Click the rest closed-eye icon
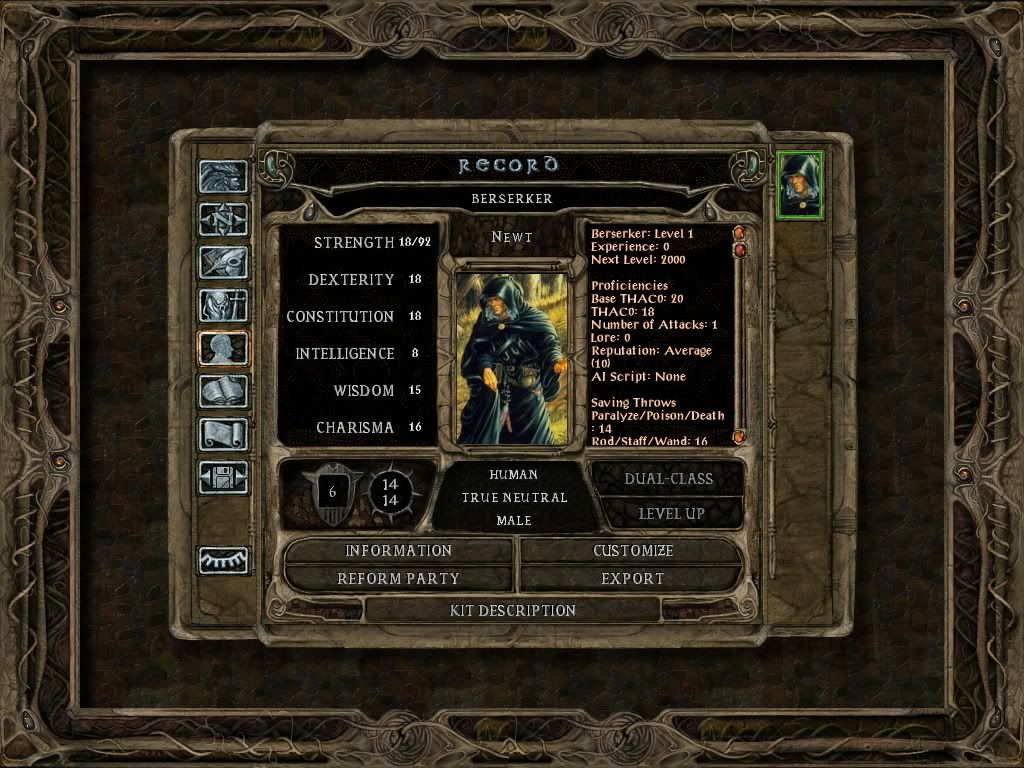The width and height of the screenshot is (1024, 768). (224, 560)
